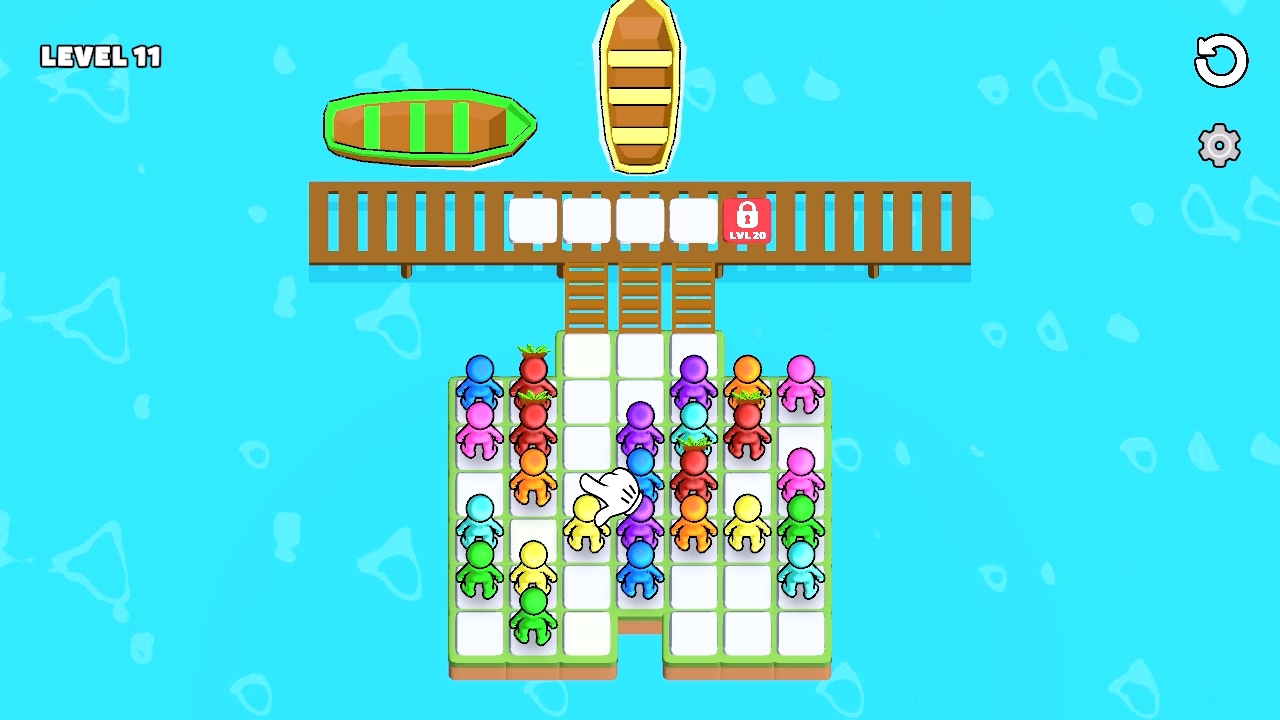Select the green boat
Screen dimensions: 1280x720
coord(428,125)
